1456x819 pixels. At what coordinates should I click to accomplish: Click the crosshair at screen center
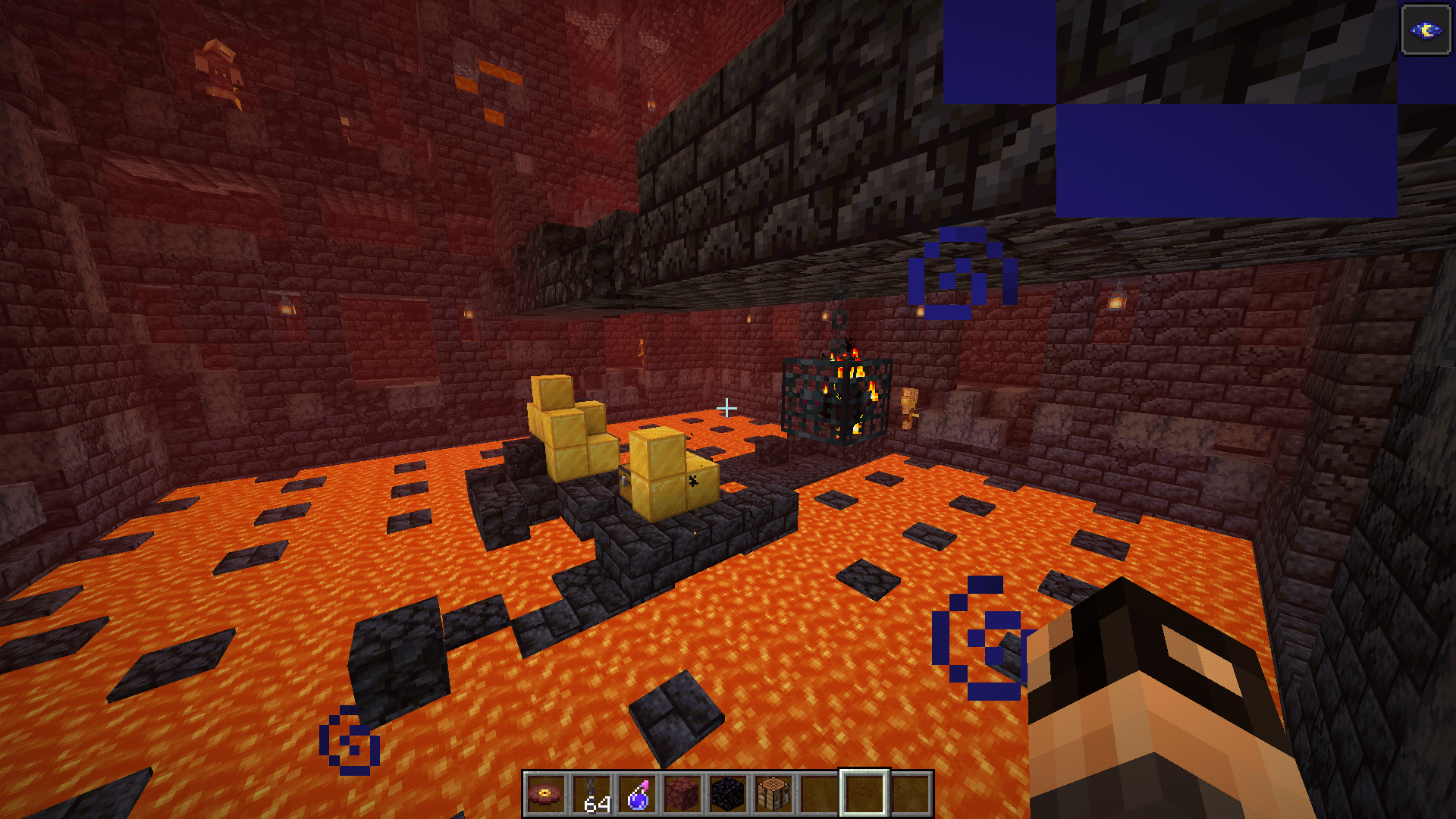728,407
